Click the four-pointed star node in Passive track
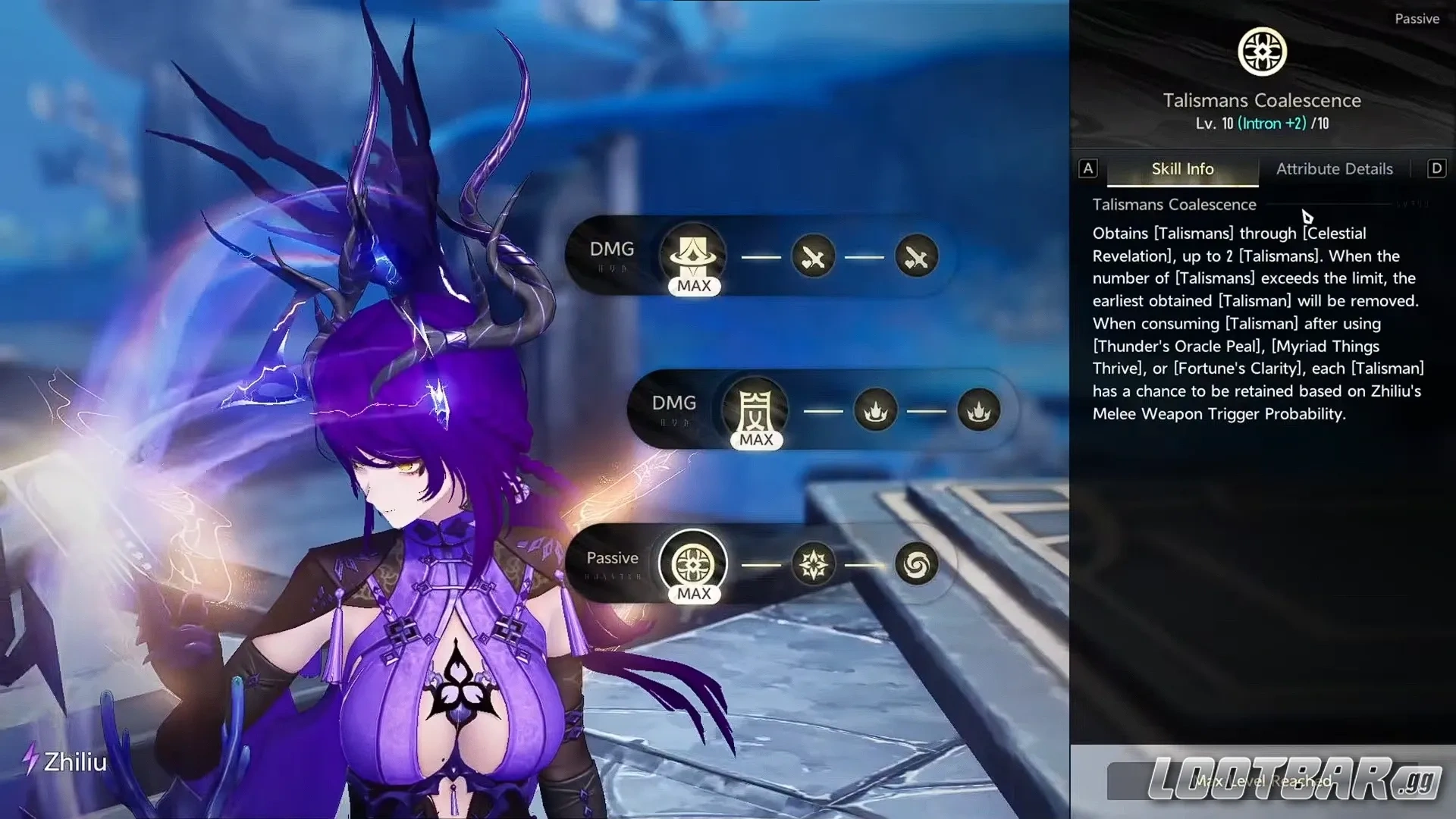 (x=813, y=564)
